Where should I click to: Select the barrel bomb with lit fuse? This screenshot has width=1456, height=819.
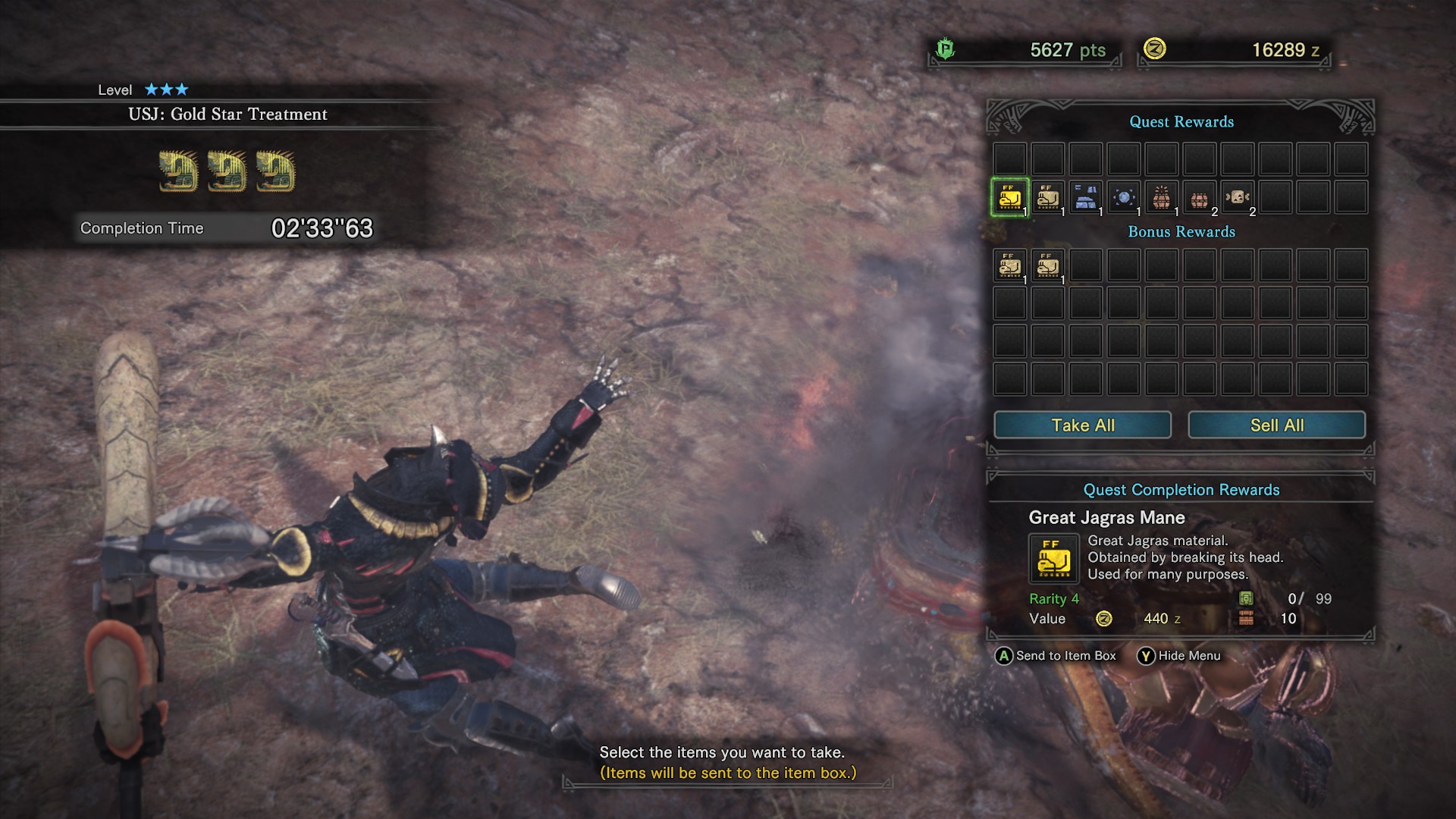pos(1162,198)
